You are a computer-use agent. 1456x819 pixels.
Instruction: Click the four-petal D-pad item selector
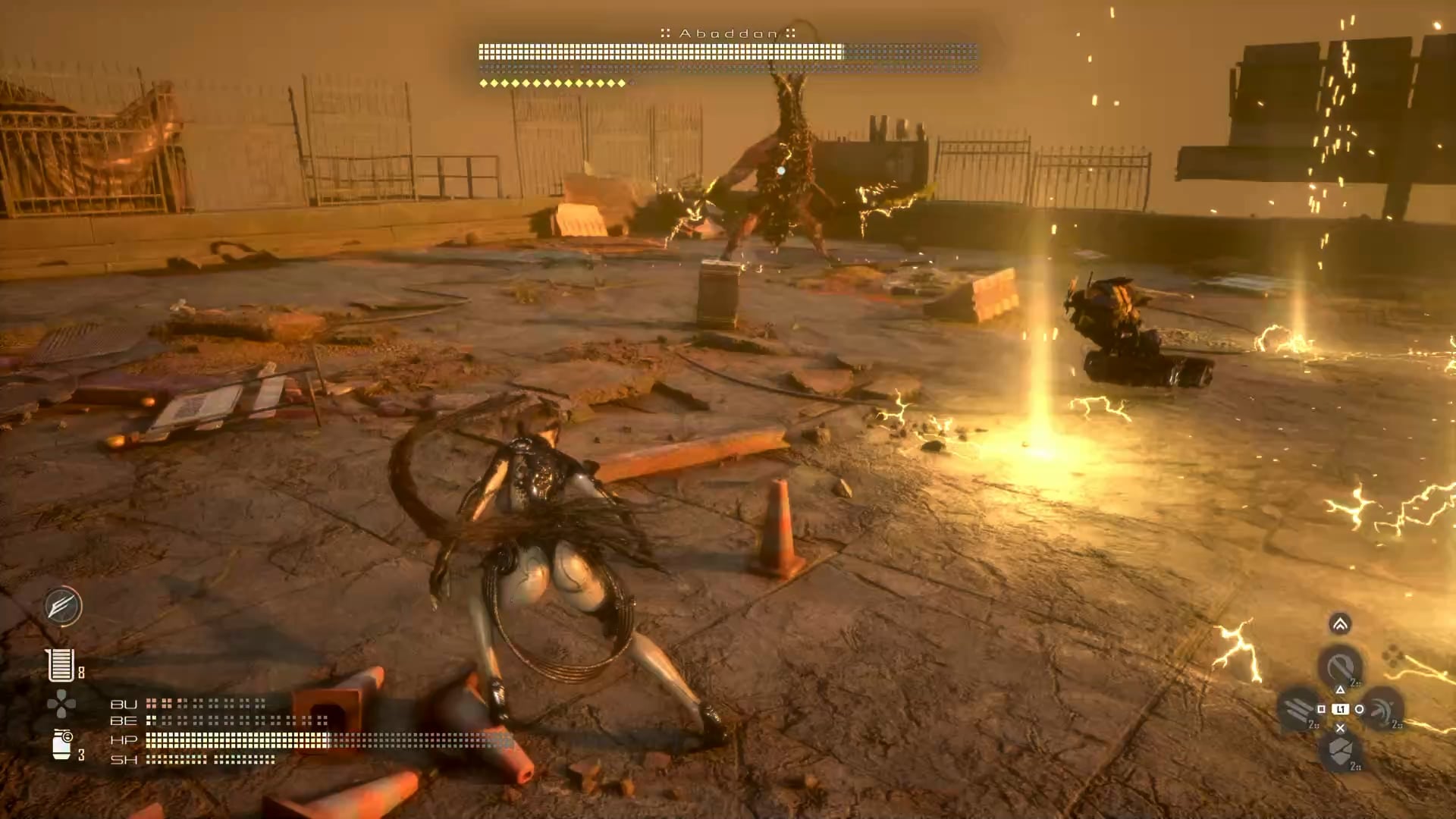[x=61, y=704]
